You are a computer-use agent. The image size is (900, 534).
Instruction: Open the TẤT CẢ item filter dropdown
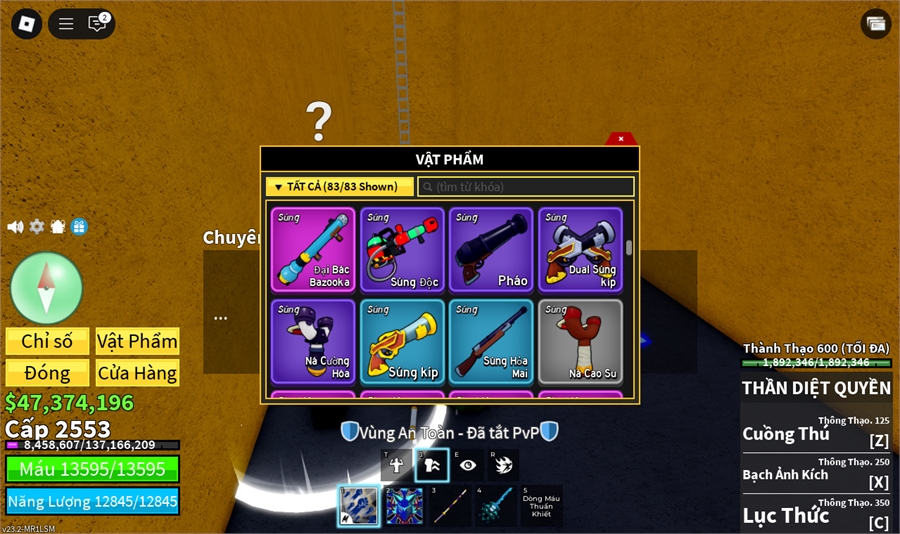pos(339,187)
